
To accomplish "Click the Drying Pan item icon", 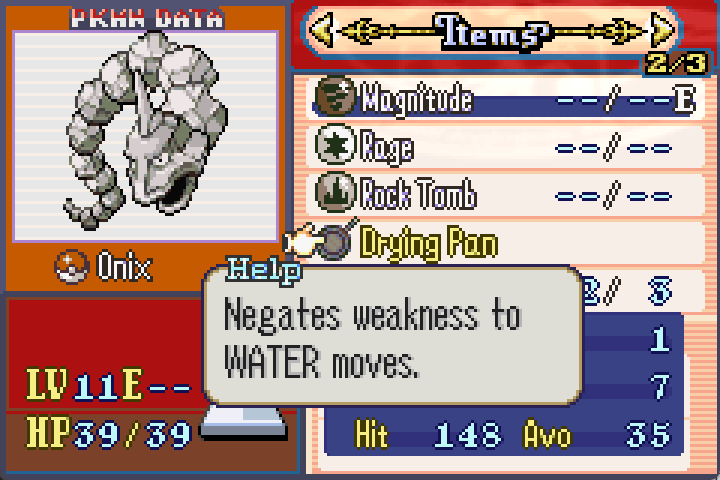I will pos(335,242).
